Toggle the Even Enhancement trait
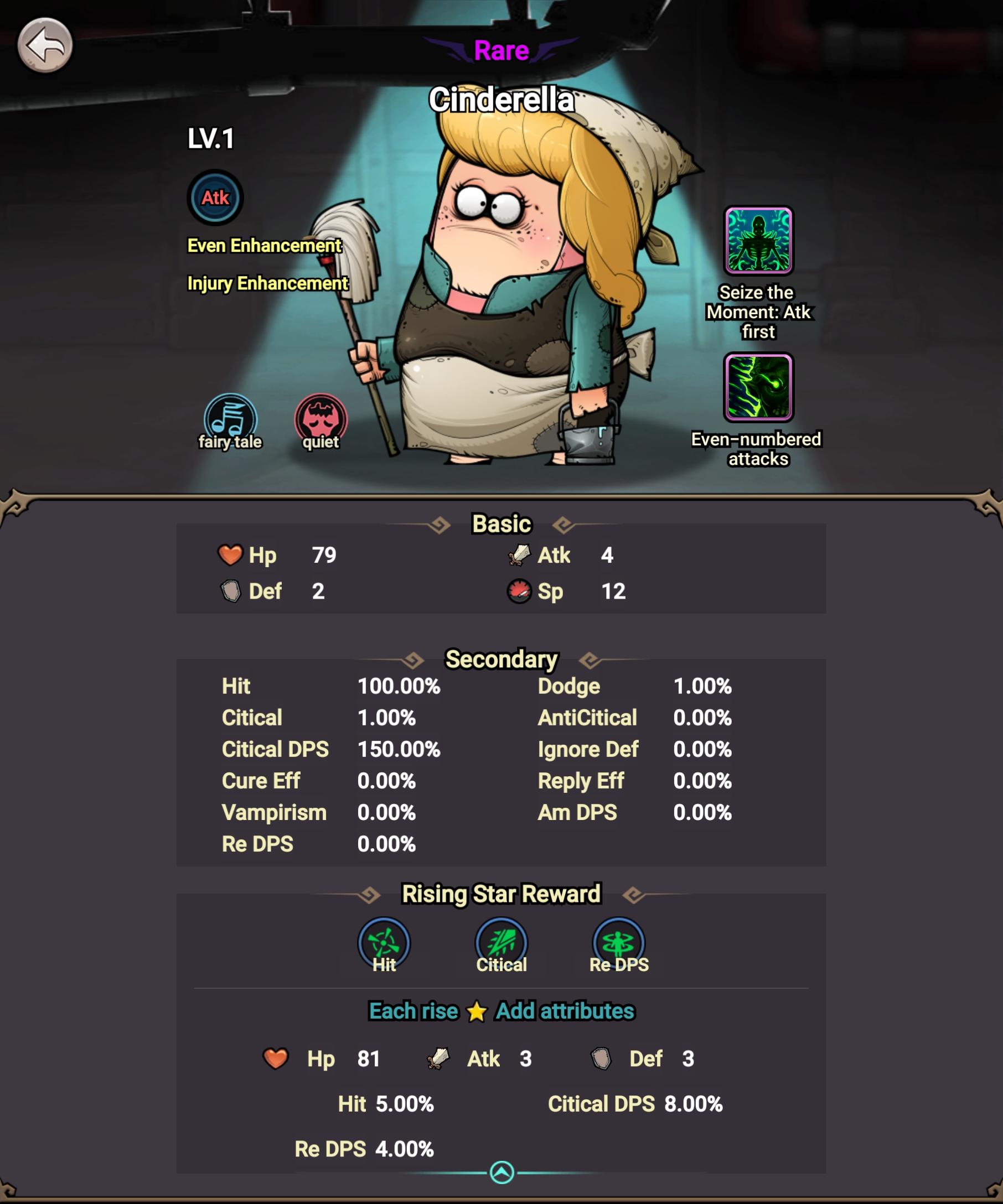This screenshot has height=1204, width=1003. pos(265,246)
